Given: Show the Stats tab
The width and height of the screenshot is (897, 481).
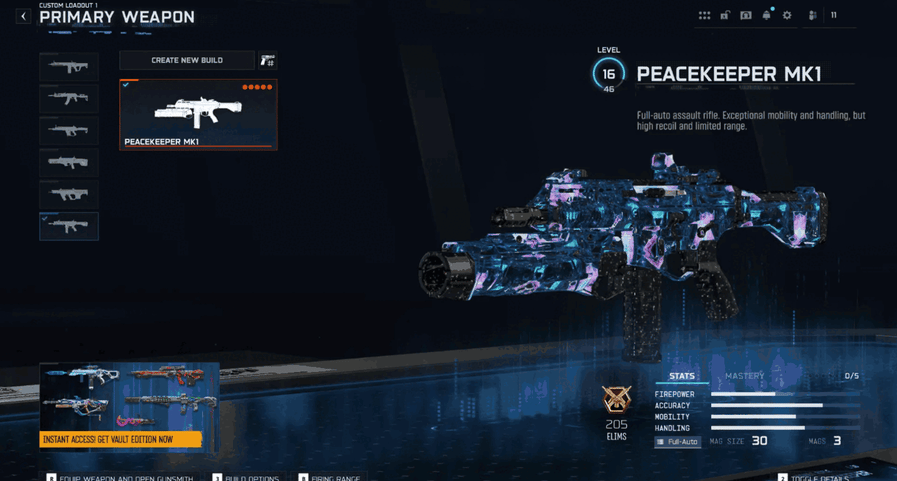Looking at the screenshot, I should pos(682,376).
